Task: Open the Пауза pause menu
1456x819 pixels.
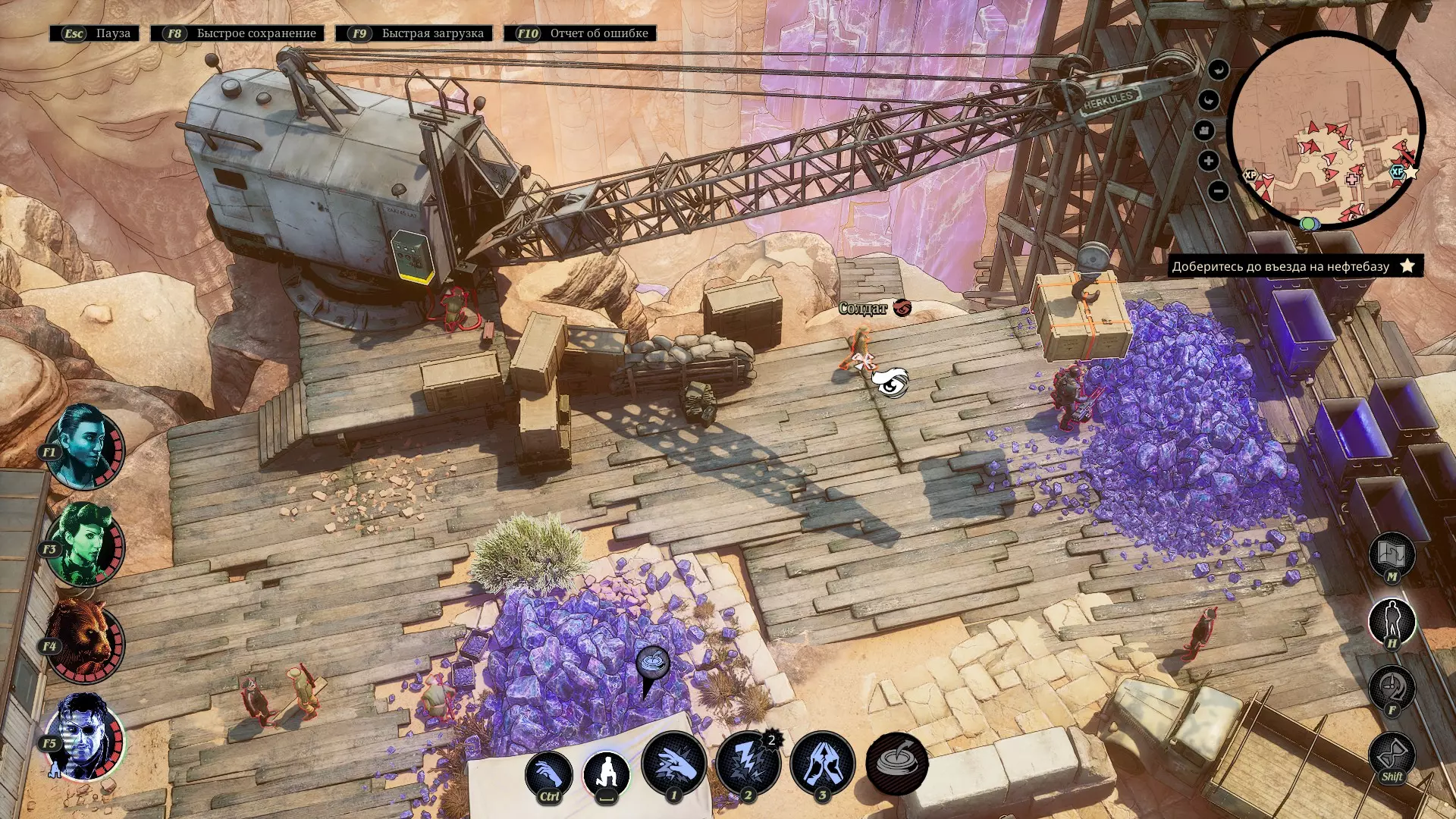Action: 95,33
